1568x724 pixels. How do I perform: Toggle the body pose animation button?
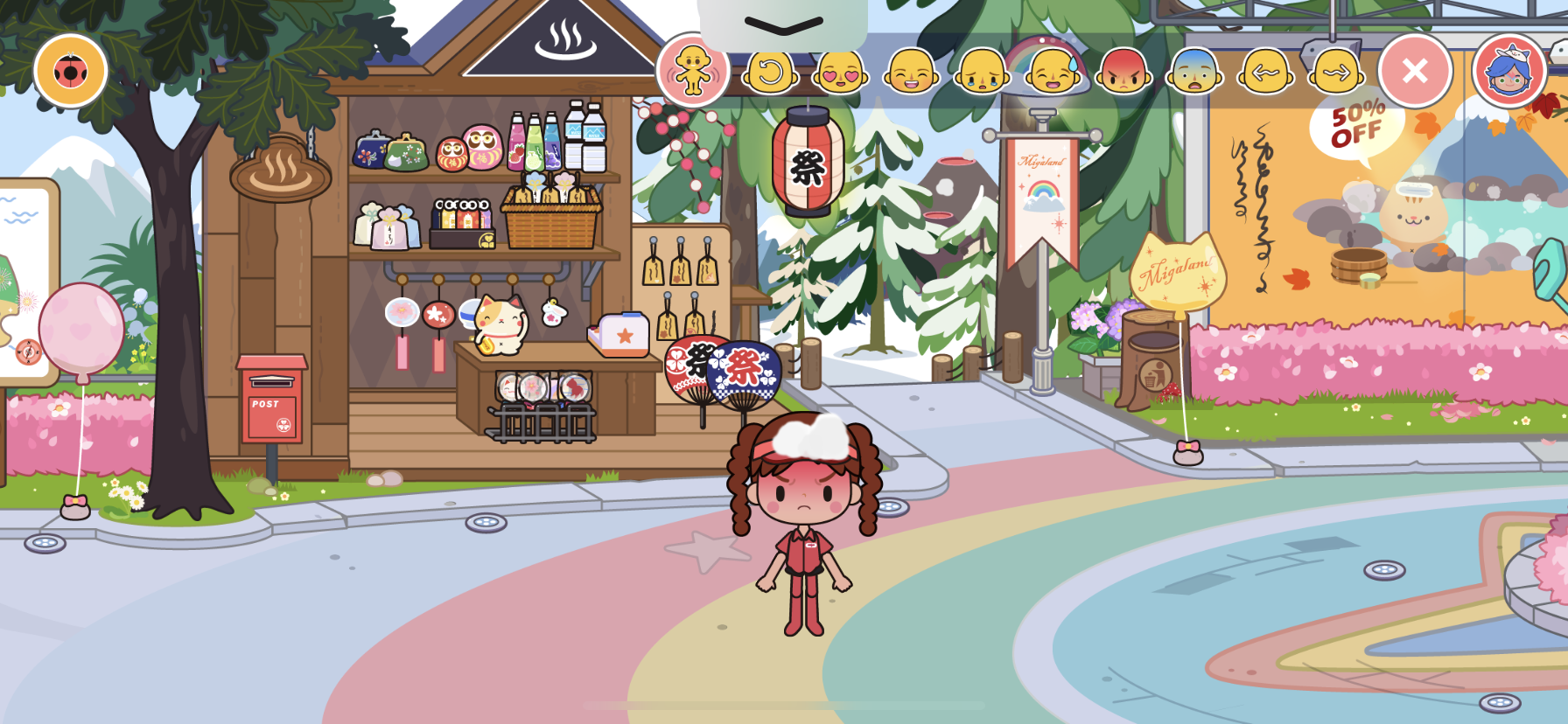point(692,71)
